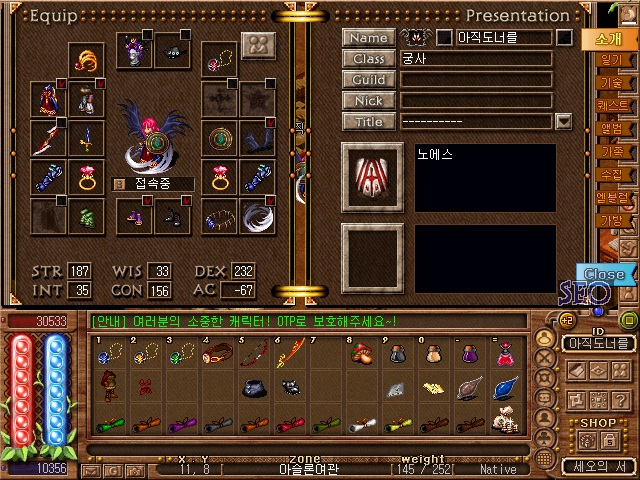Click the Guild label button
This screenshot has width=640, height=480.
(368, 80)
